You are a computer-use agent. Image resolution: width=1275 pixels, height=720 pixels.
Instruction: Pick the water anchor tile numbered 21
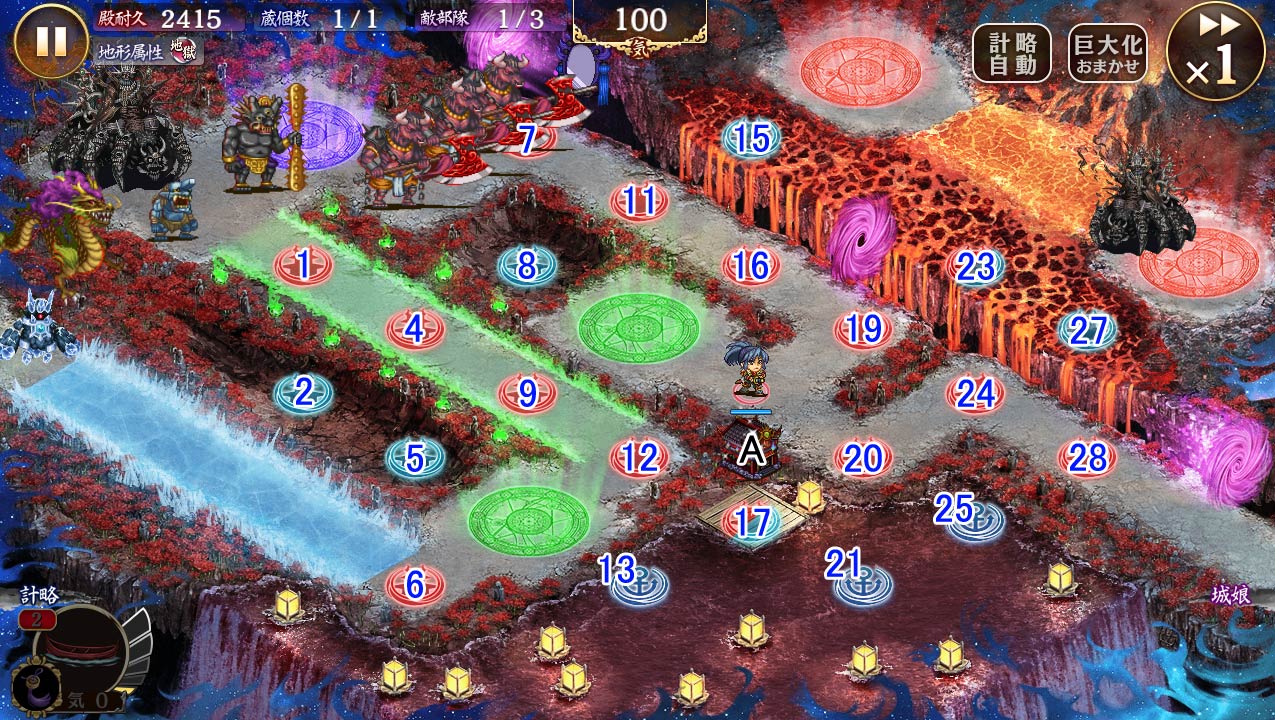pos(863,580)
